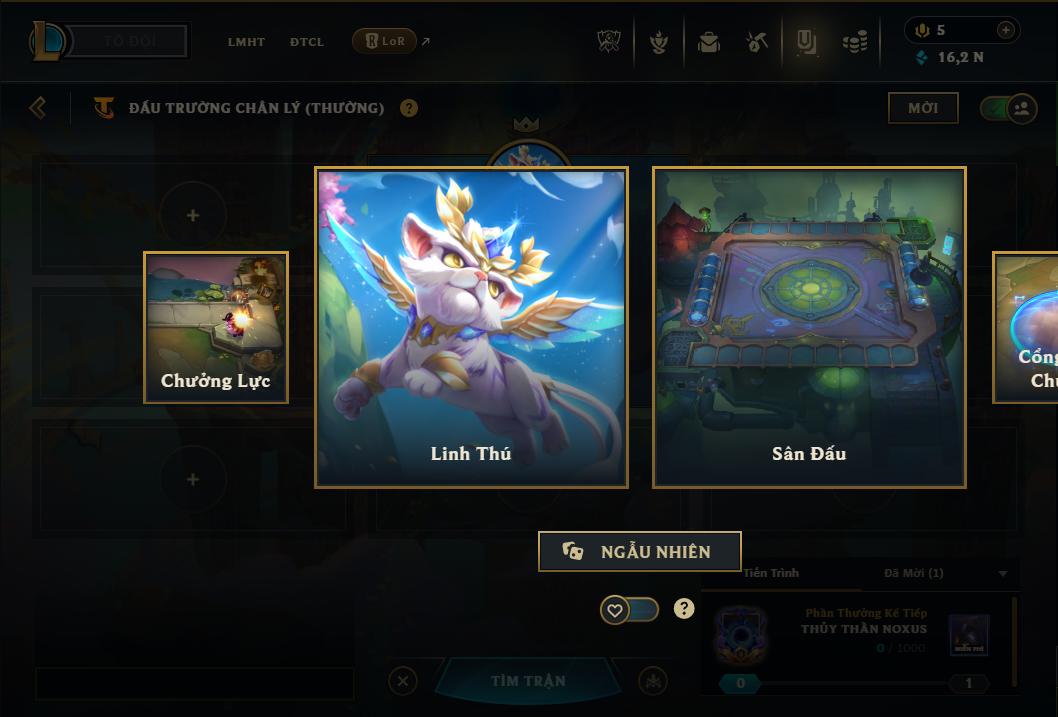Go back with the arrow button
Viewport: 1058px width, 717px height.
pyautogui.click(x=38, y=107)
